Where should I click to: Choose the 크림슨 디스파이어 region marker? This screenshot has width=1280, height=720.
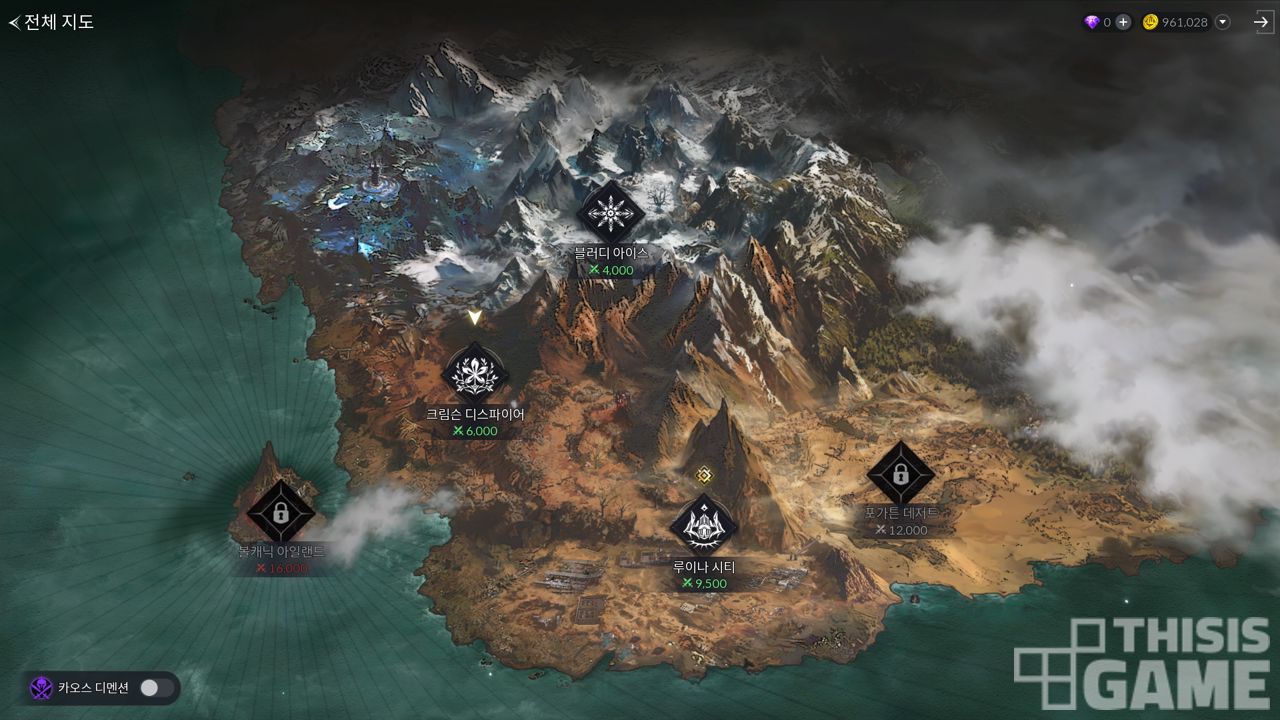pos(475,374)
